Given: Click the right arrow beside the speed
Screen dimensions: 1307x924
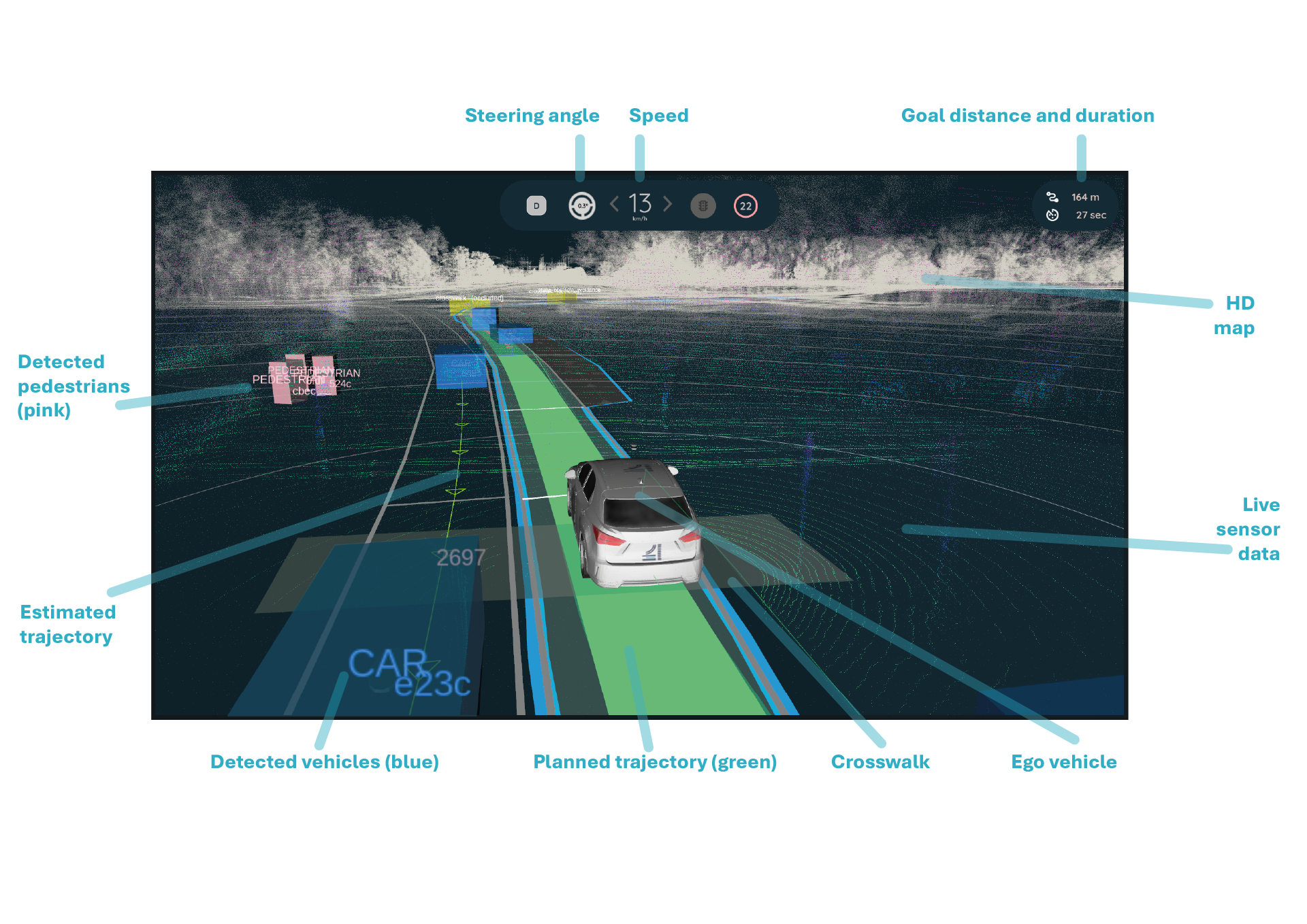Looking at the screenshot, I should (668, 204).
